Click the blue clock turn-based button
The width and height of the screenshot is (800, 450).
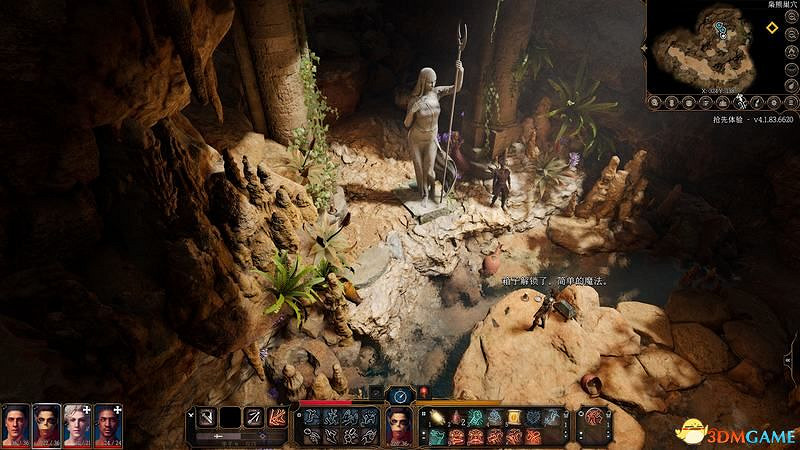click(400, 395)
